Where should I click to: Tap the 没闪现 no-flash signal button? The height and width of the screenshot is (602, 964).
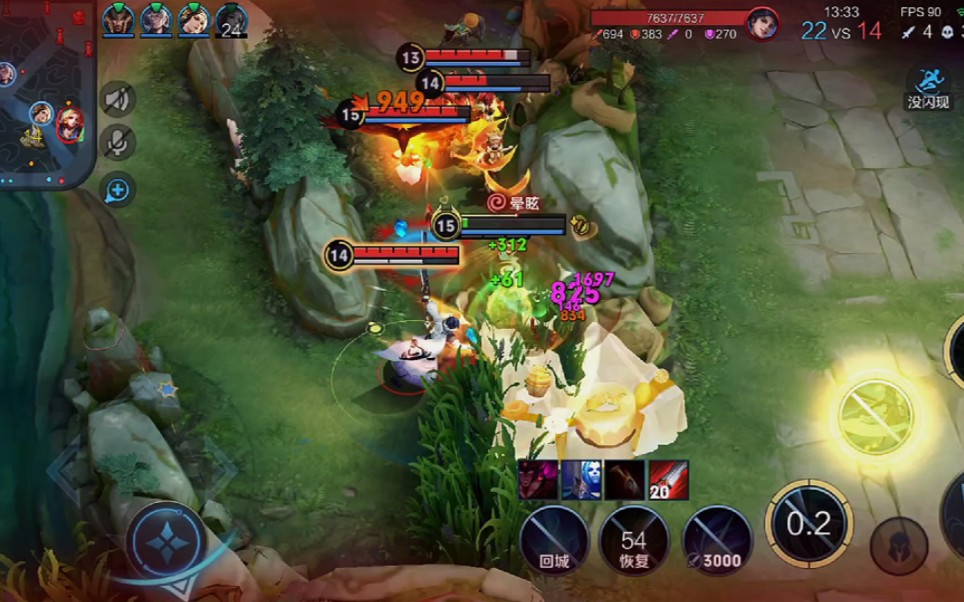pyautogui.click(x=928, y=87)
